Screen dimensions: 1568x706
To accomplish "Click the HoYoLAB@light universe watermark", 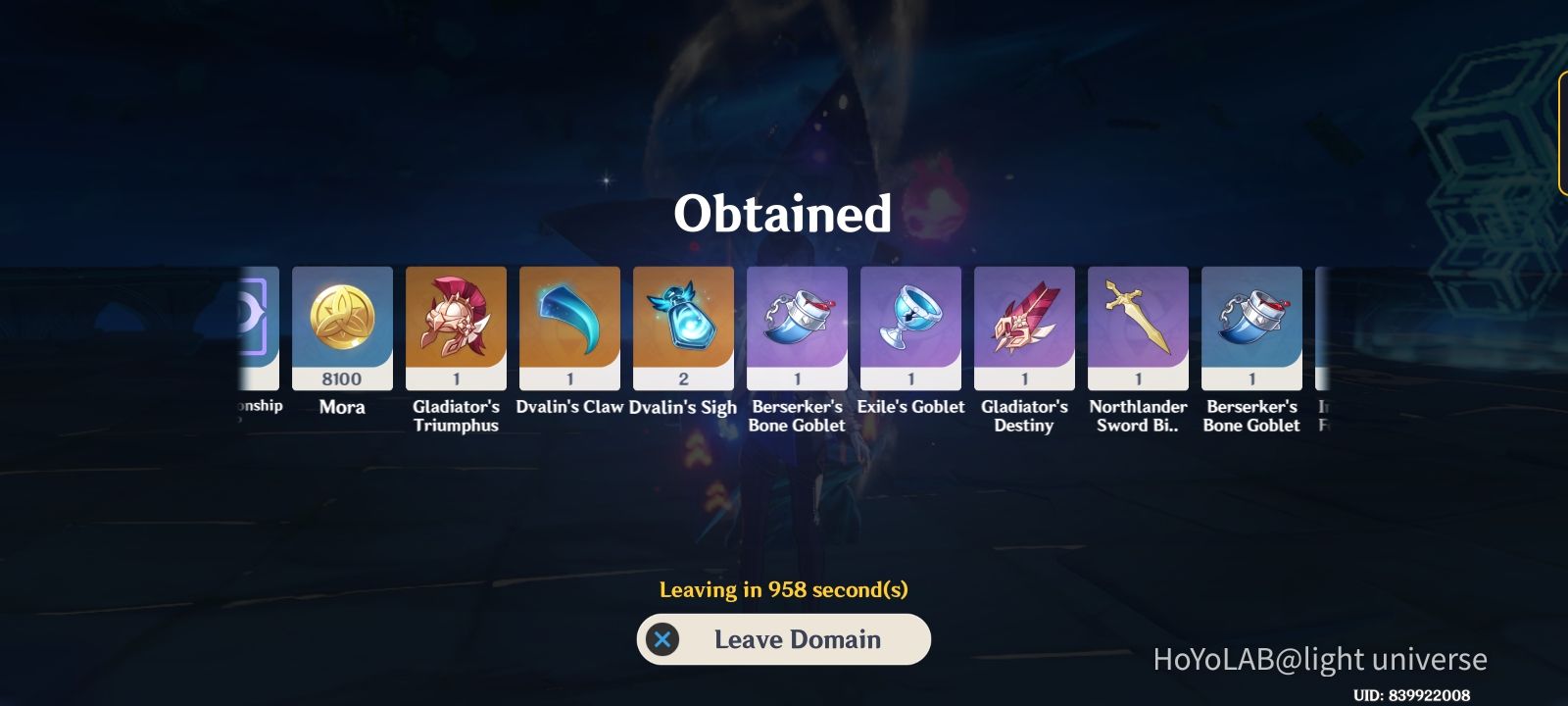I will pyautogui.click(x=1318, y=660).
